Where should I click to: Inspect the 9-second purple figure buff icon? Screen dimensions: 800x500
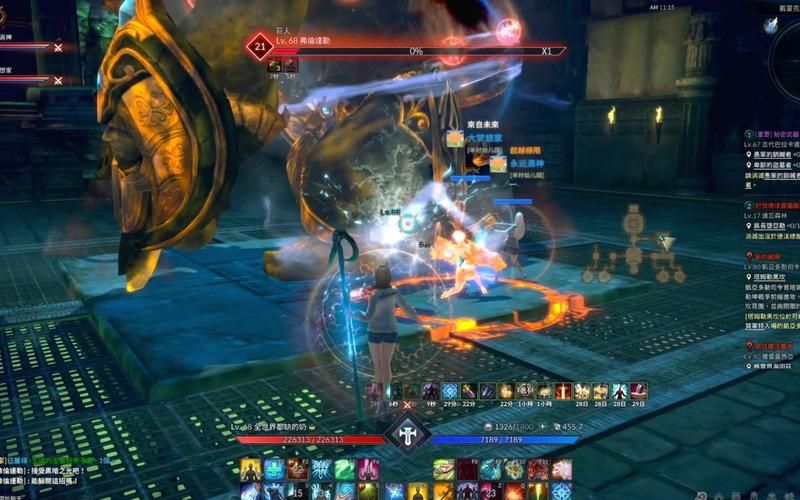[x=431, y=391]
